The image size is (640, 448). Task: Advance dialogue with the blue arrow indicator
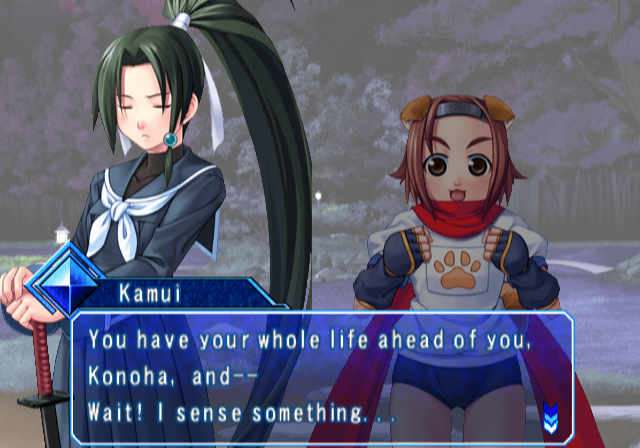click(x=549, y=412)
